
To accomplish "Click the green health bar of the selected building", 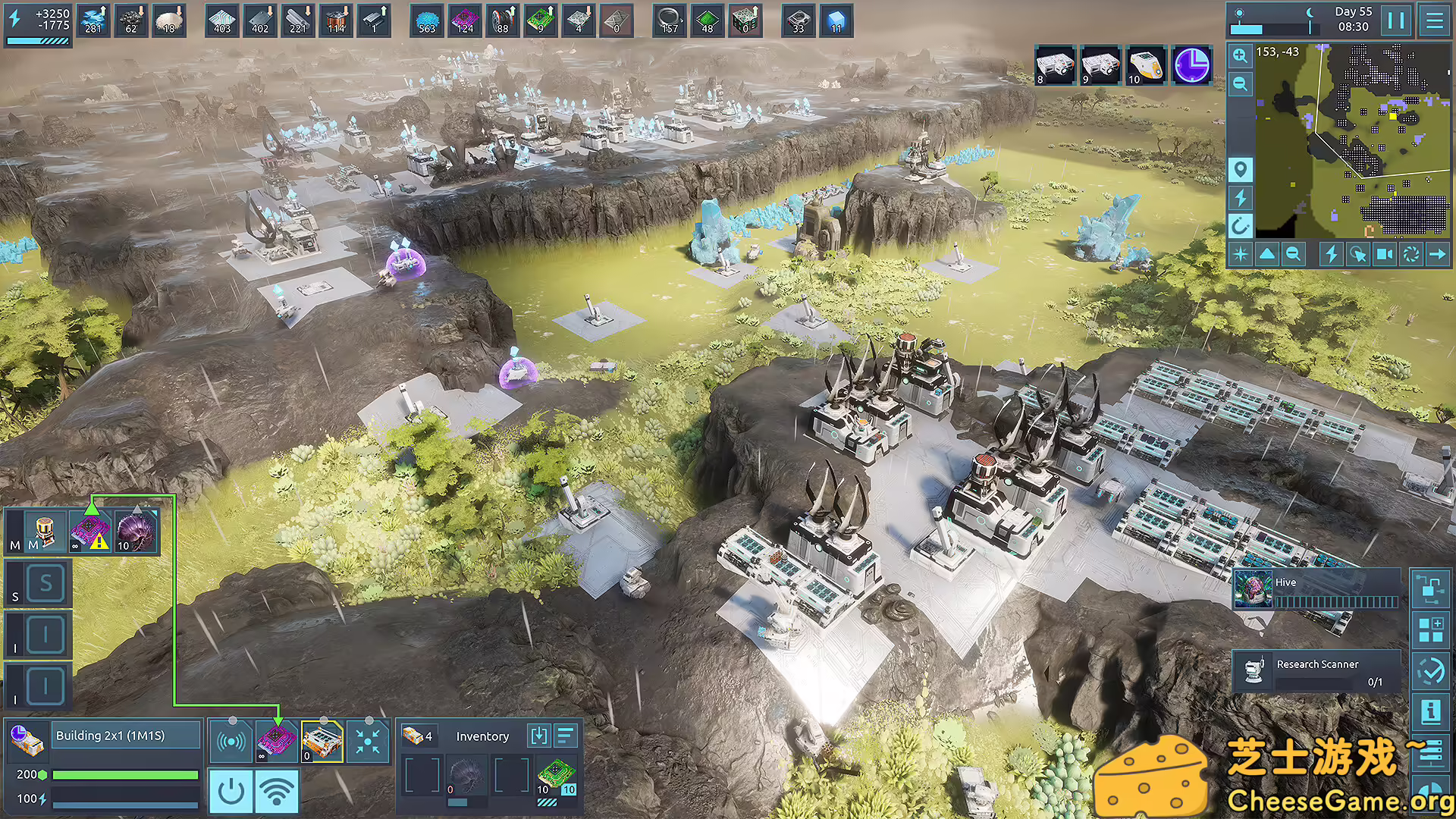I will (126, 774).
